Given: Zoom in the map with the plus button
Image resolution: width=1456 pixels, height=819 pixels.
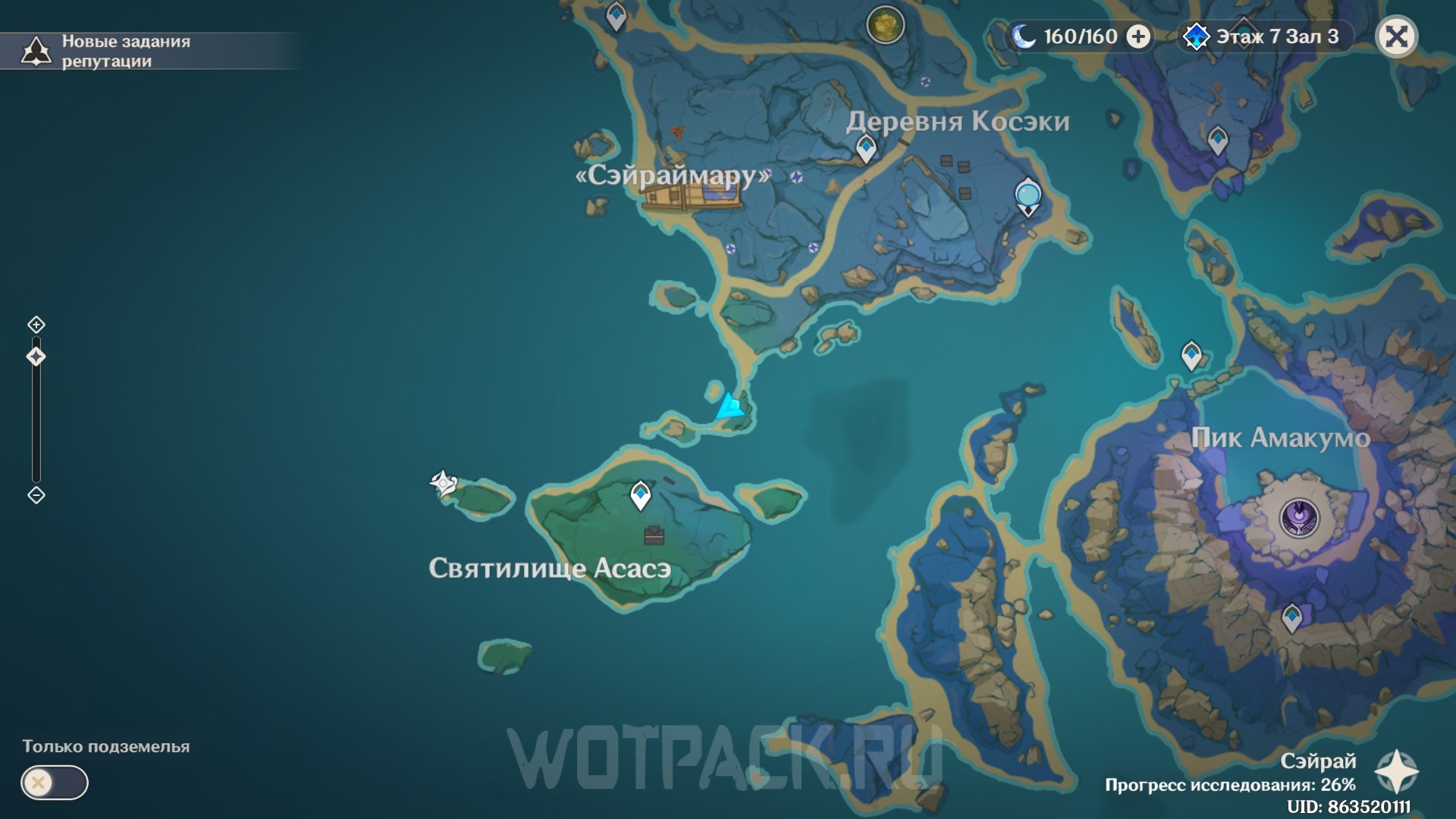Looking at the screenshot, I should [36, 325].
